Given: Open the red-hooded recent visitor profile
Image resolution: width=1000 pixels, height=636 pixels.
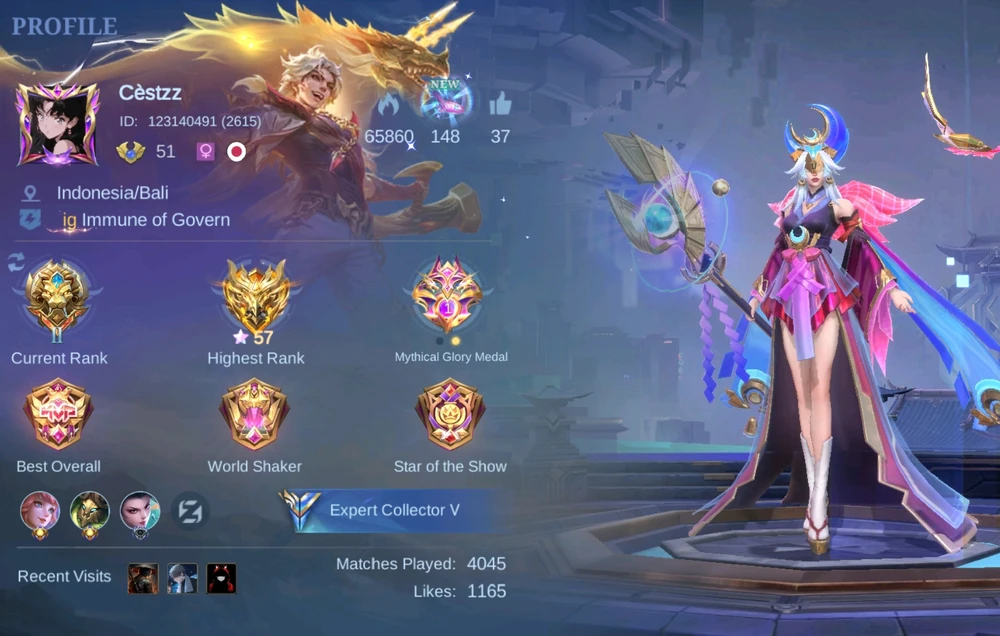Looking at the screenshot, I should [x=221, y=578].
